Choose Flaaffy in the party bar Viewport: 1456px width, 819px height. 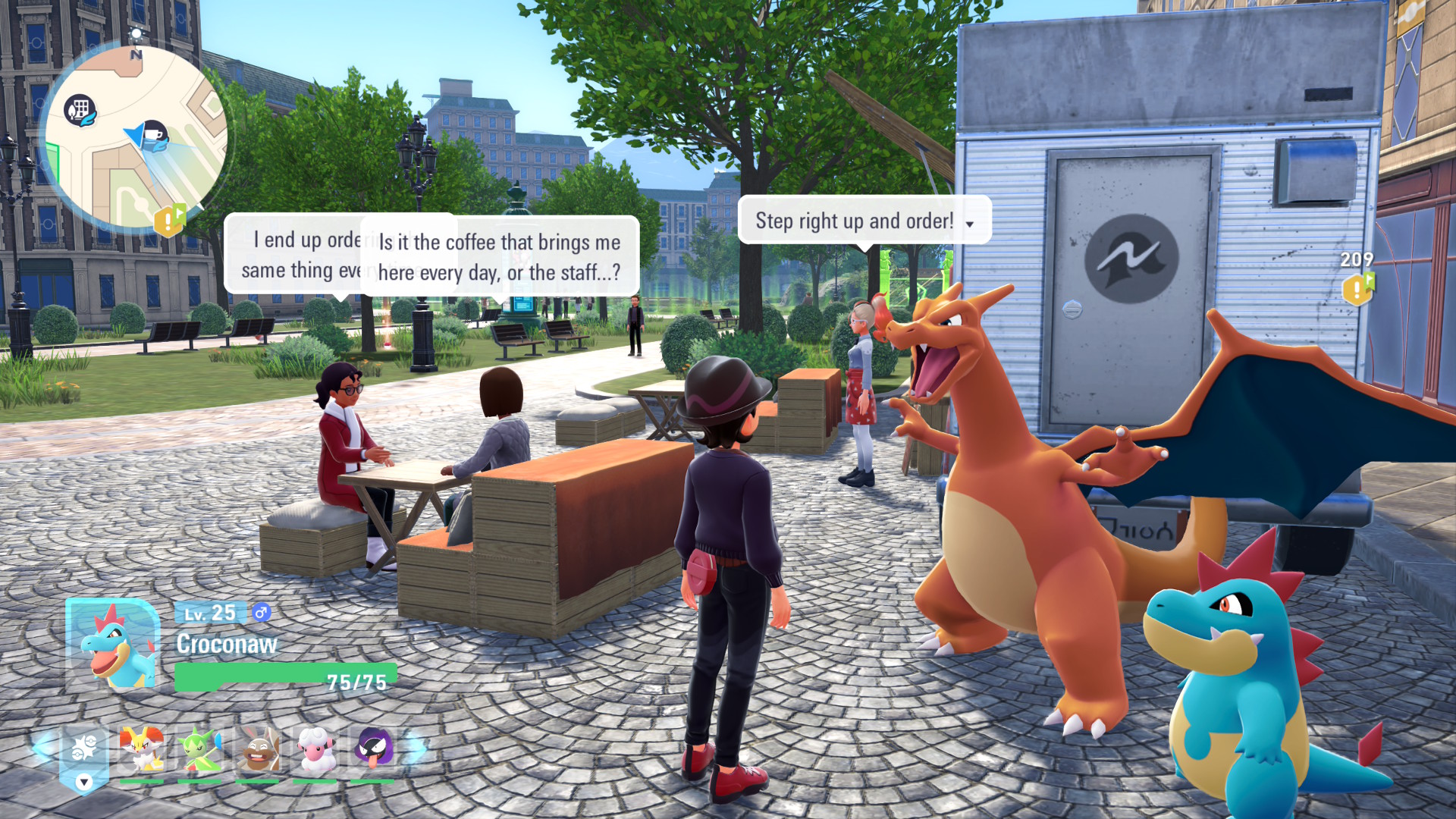pyautogui.click(x=315, y=749)
